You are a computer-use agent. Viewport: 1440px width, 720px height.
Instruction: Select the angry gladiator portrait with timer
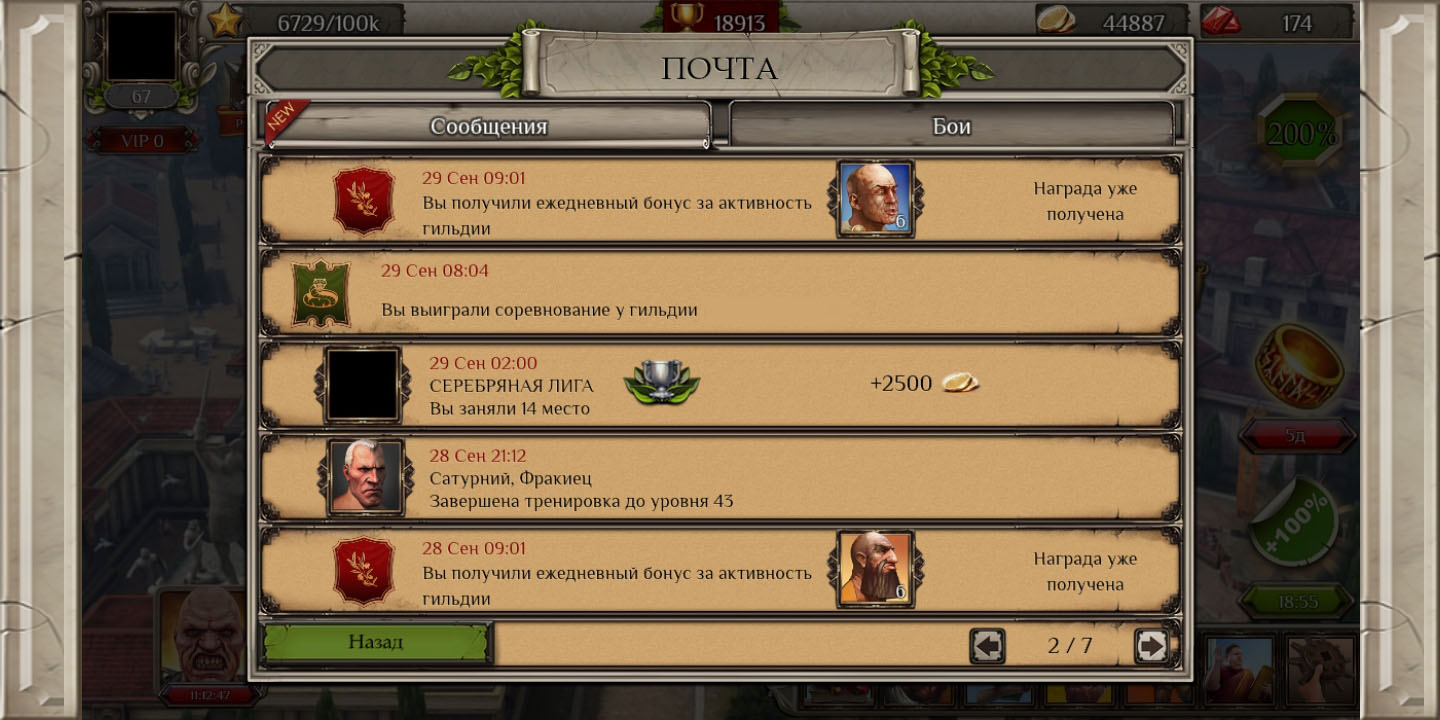[x=206, y=636]
